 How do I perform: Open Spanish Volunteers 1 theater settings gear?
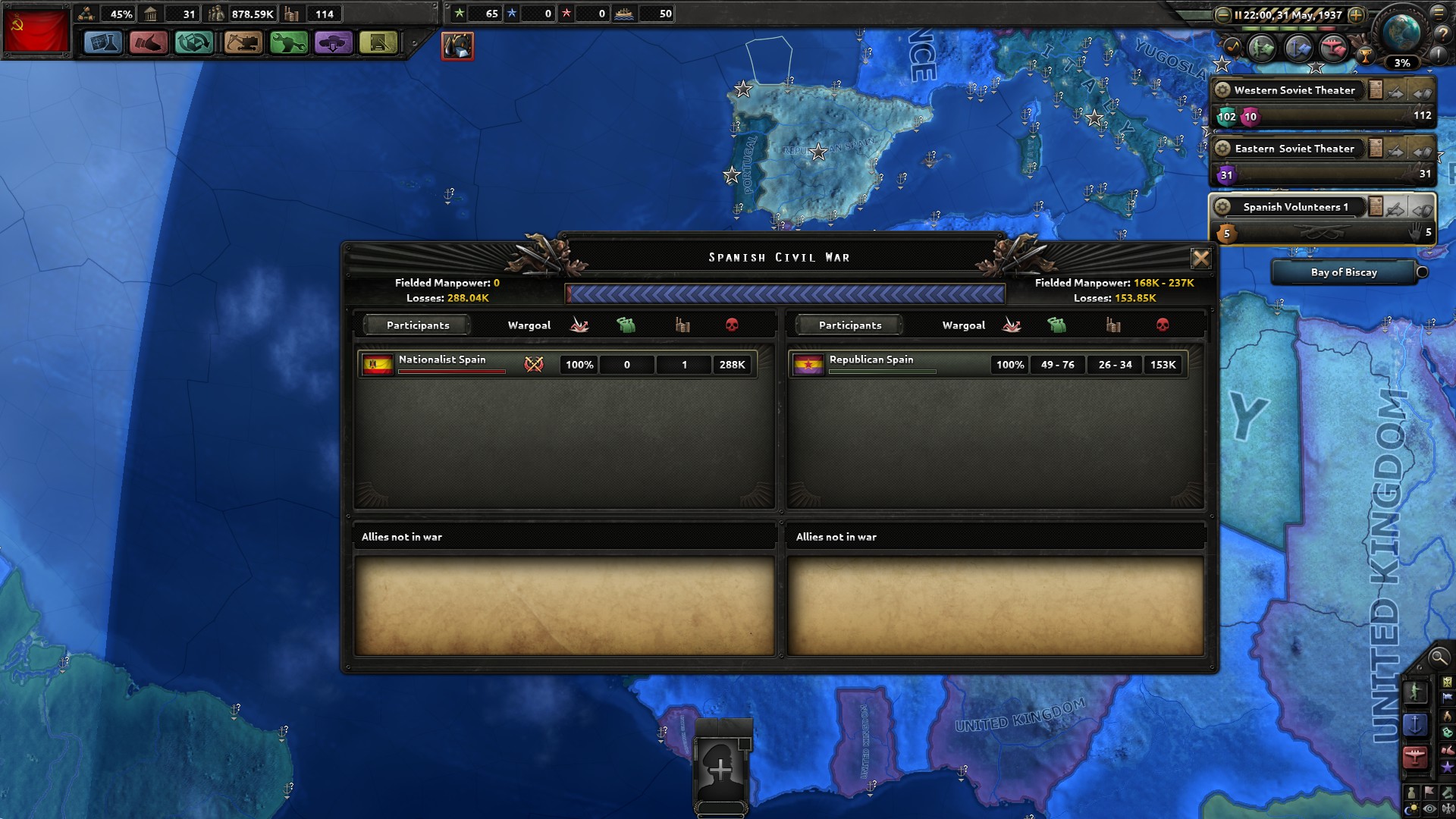click(x=1223, y=206)
